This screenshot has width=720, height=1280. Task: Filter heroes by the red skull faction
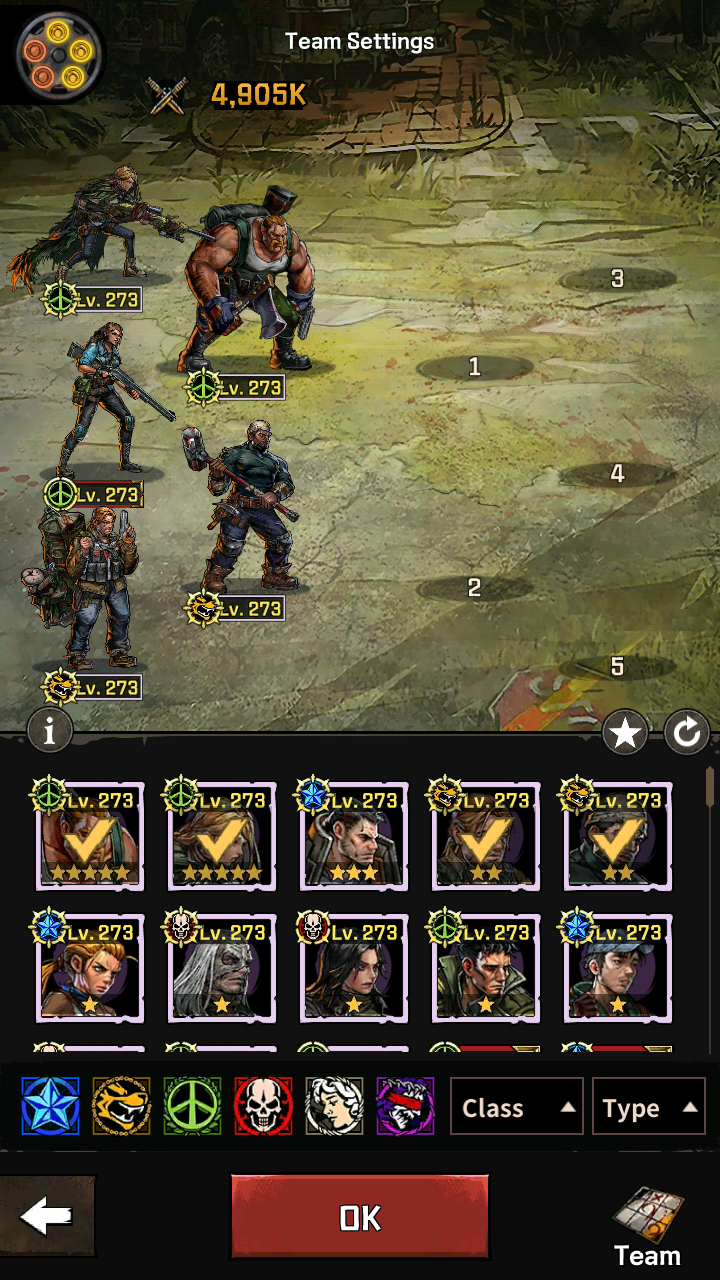coord(263,1106)
